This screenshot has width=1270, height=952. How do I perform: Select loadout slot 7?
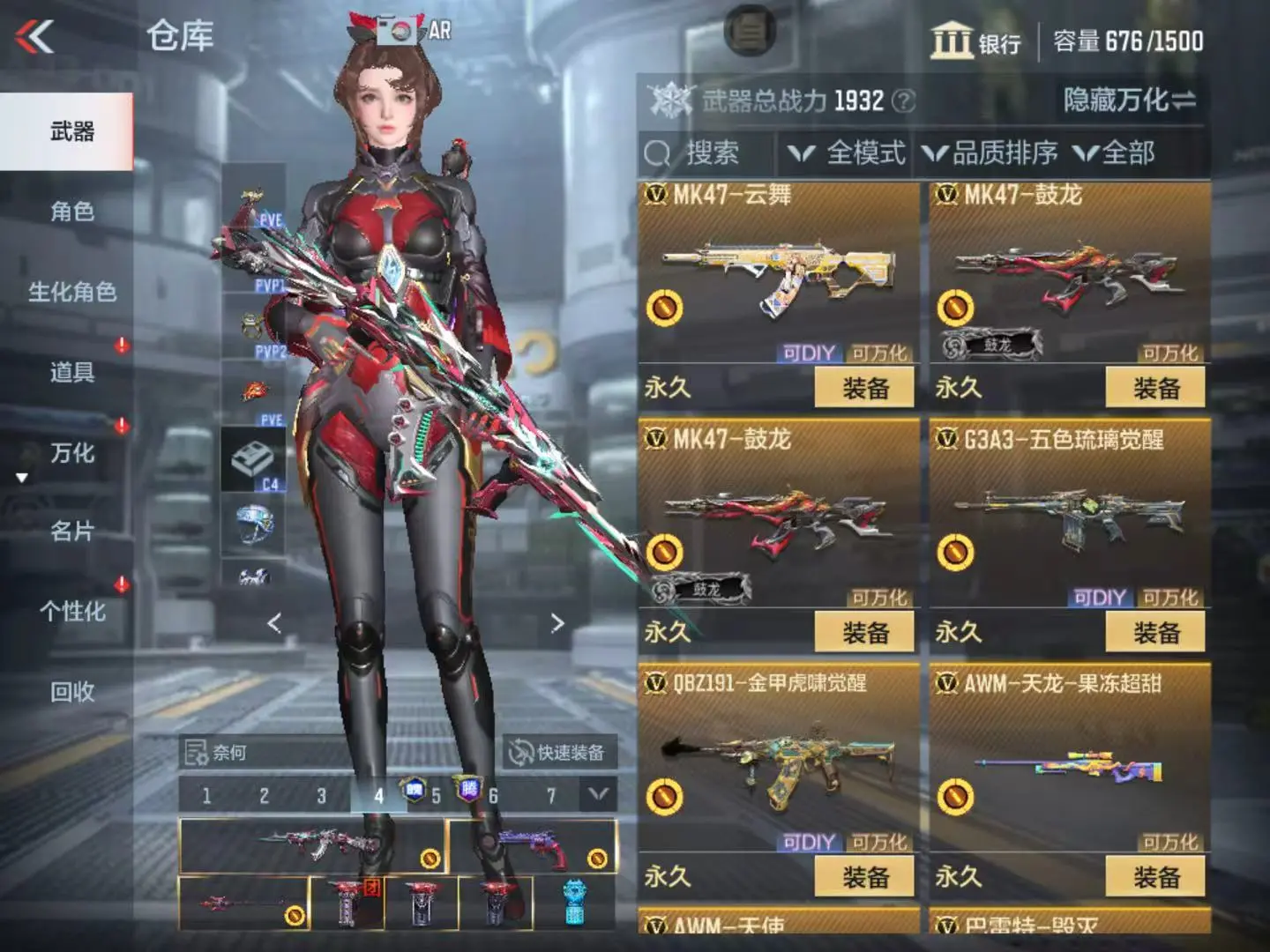(551, 796)
